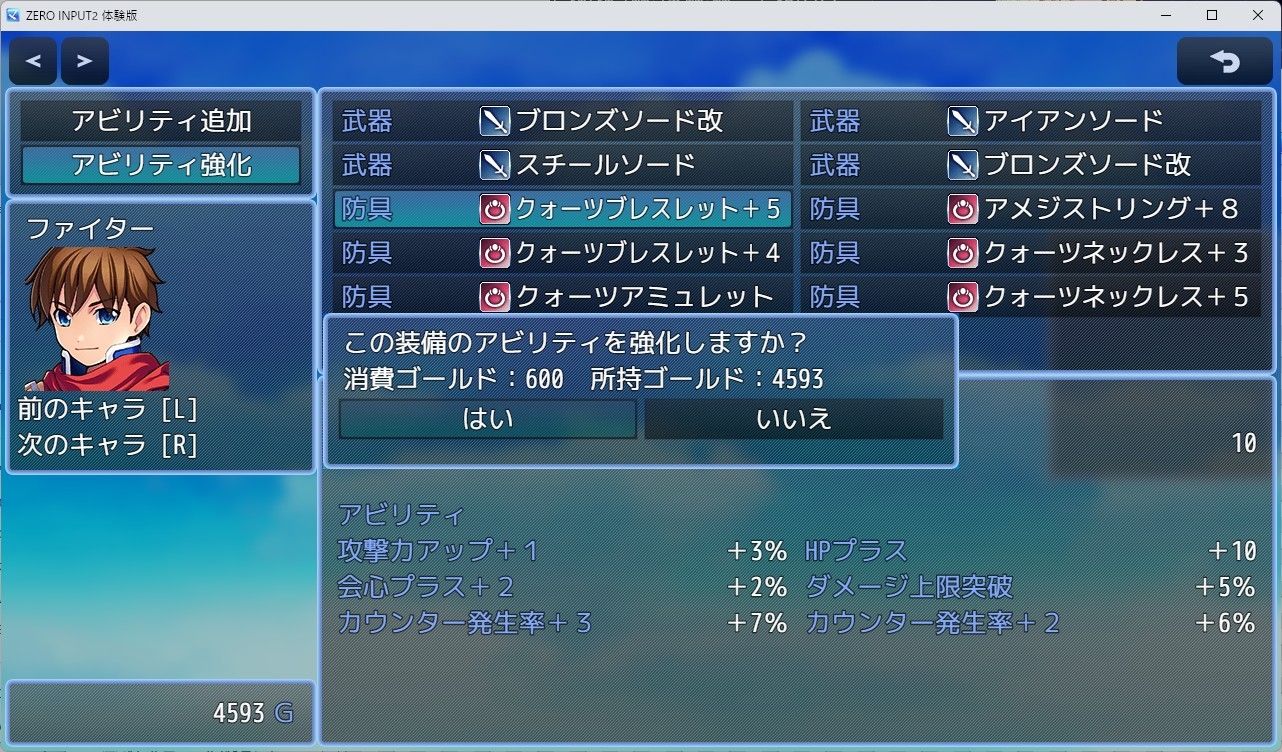Click the armor icon beside クォーツネックレス＋3
1282x752 pixels.
pos(963,253)
